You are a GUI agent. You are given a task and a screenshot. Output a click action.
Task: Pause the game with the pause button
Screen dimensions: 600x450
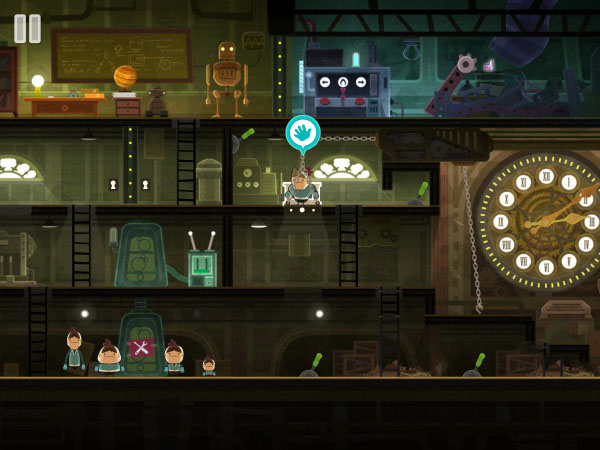point(28,28)
